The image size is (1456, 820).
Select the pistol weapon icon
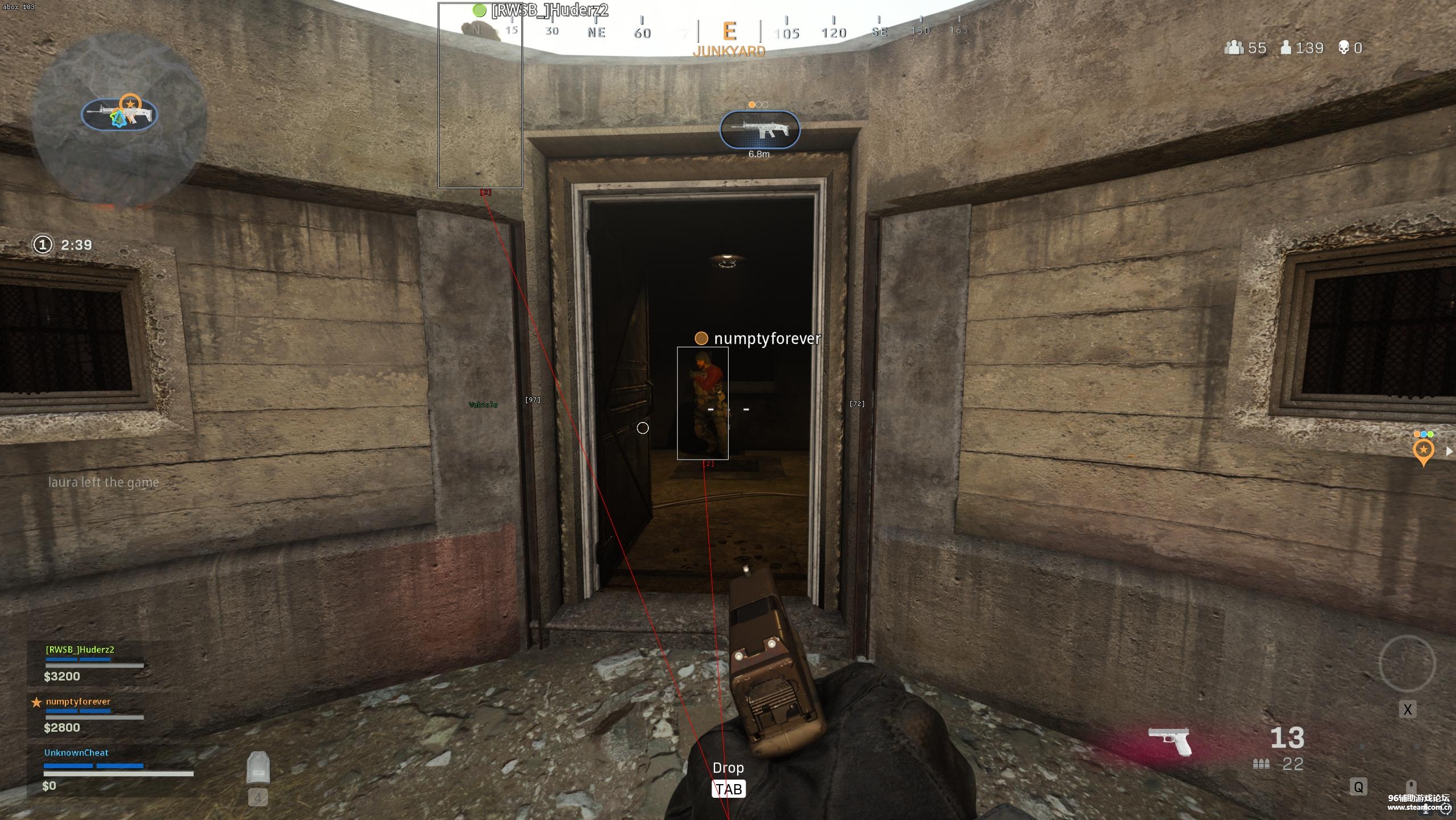pyautogui.click(x=1170, y=740)
